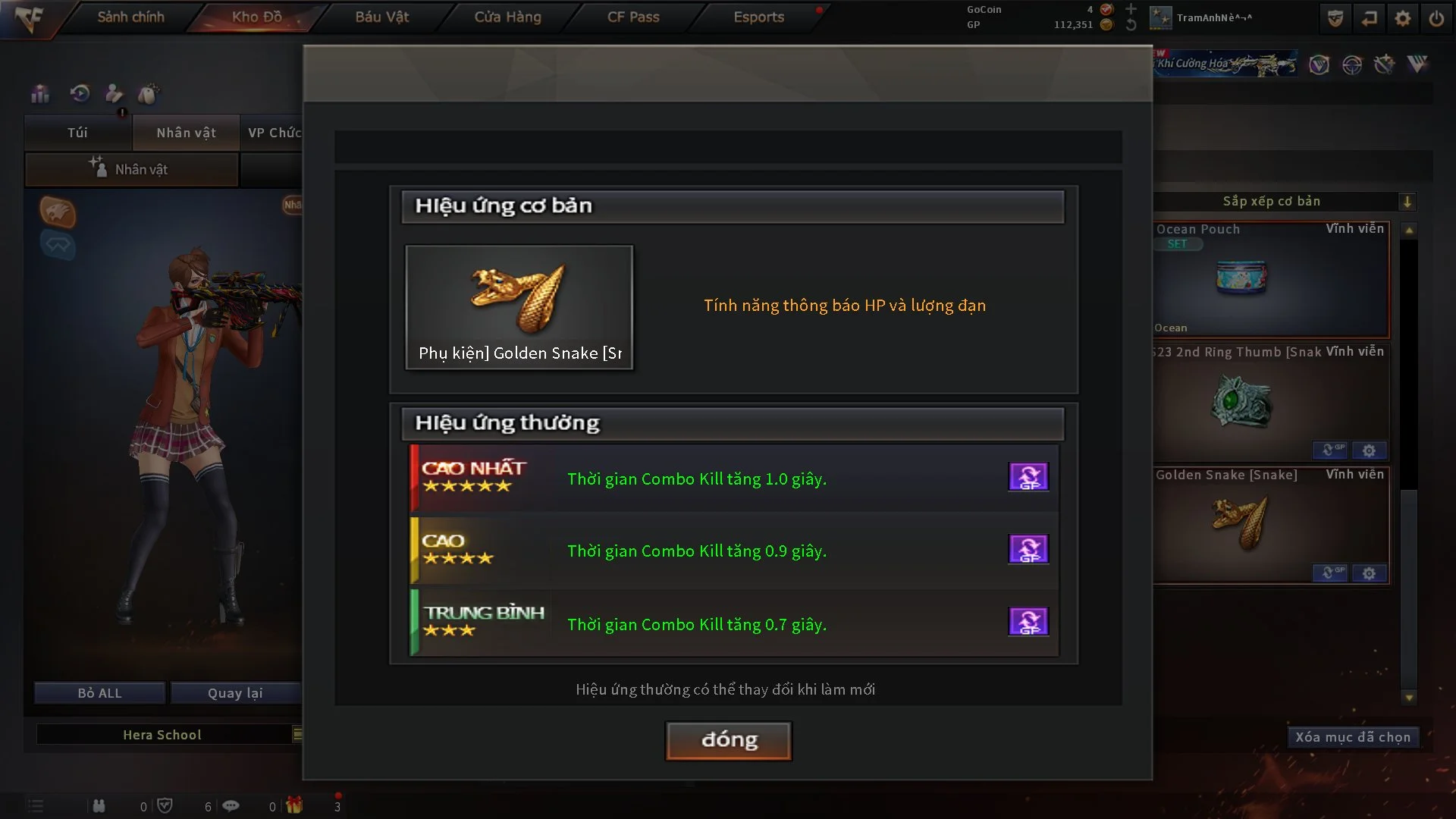The width and height of the screenshot is (1456, 819).
Task: Reroll the CAO NHẤT five-star effect
Action: click(1028, 477)
